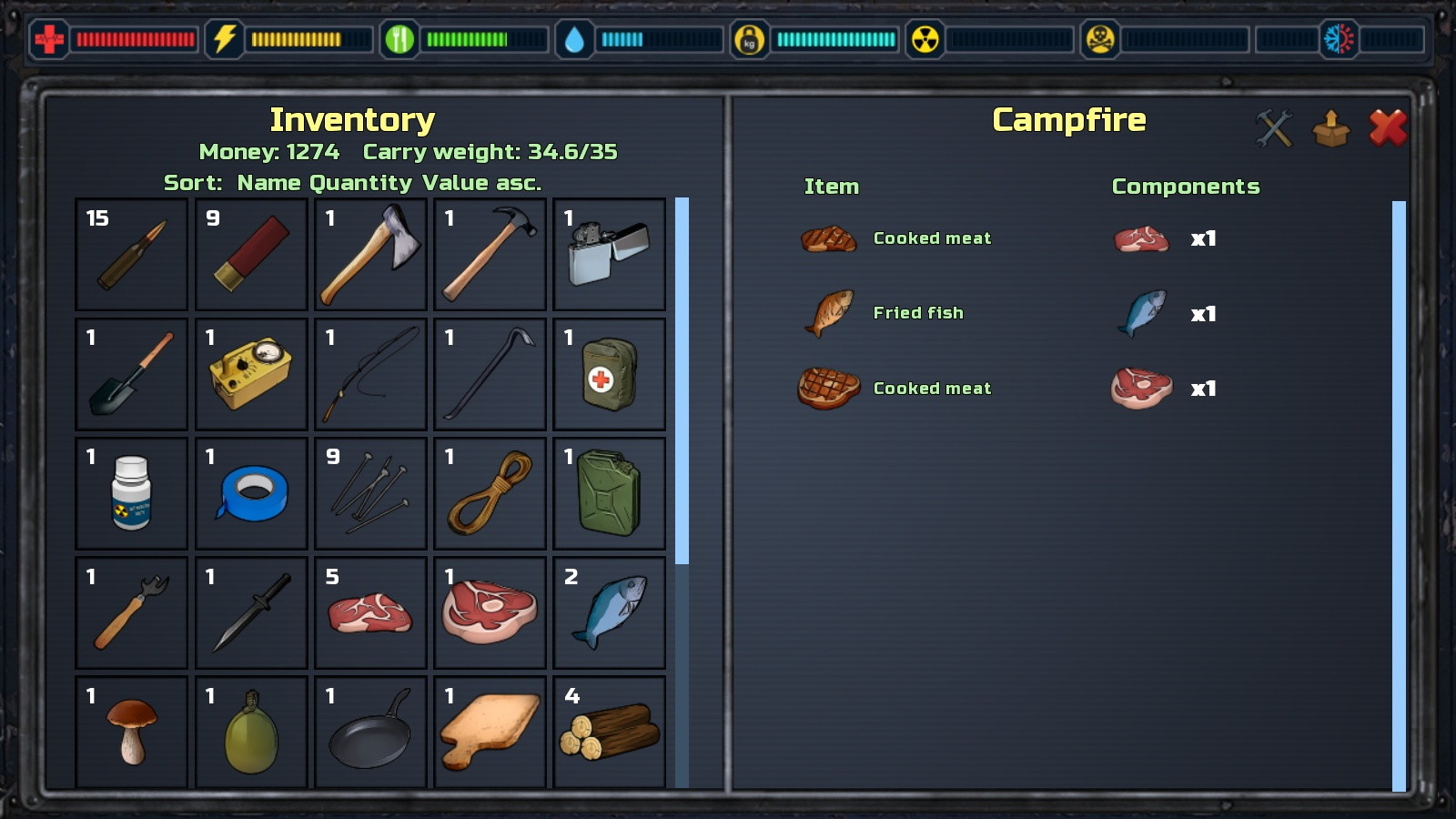Click the unpack box icon in Campfire panel
Viewport: 1456px width, 819px height.
(x=1331, y=127)
